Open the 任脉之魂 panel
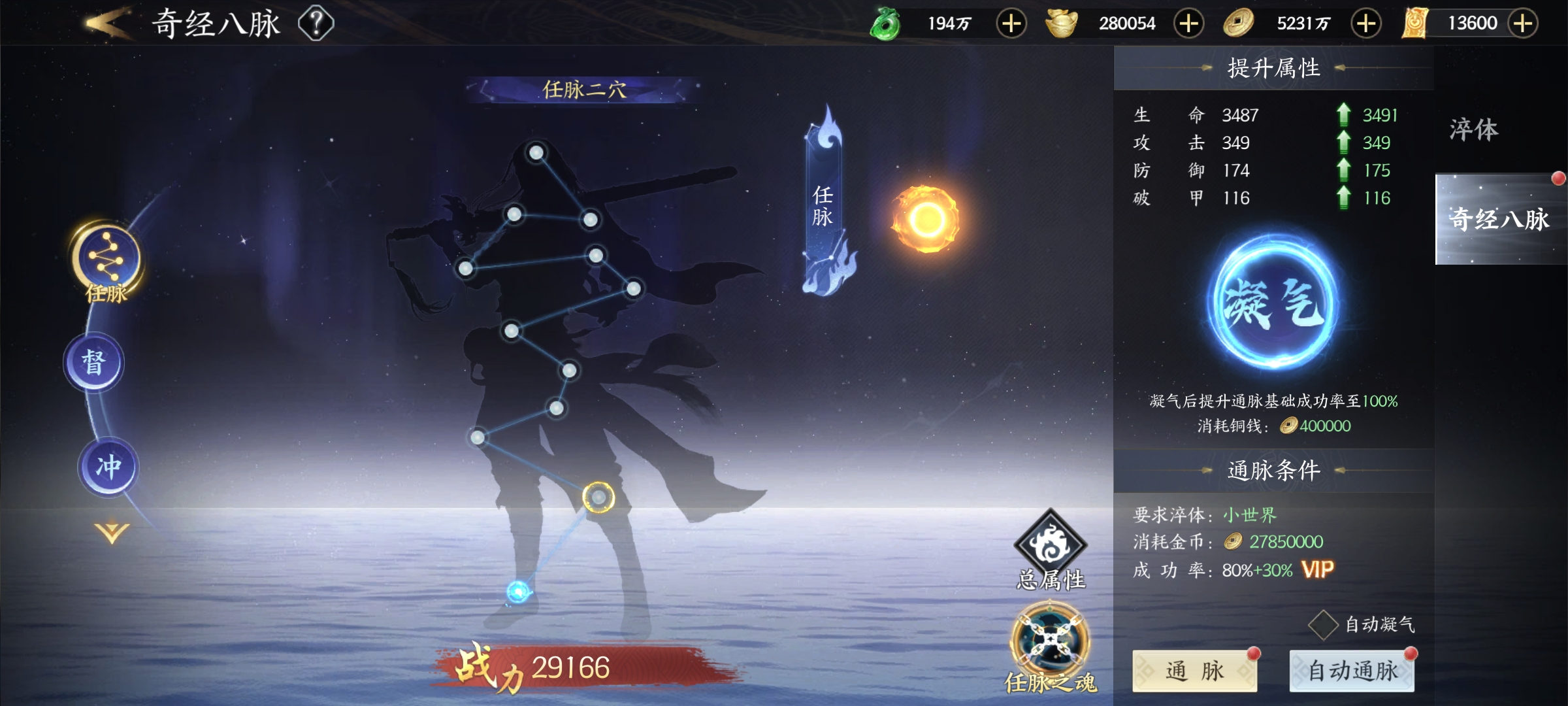 coord(1050,644)
